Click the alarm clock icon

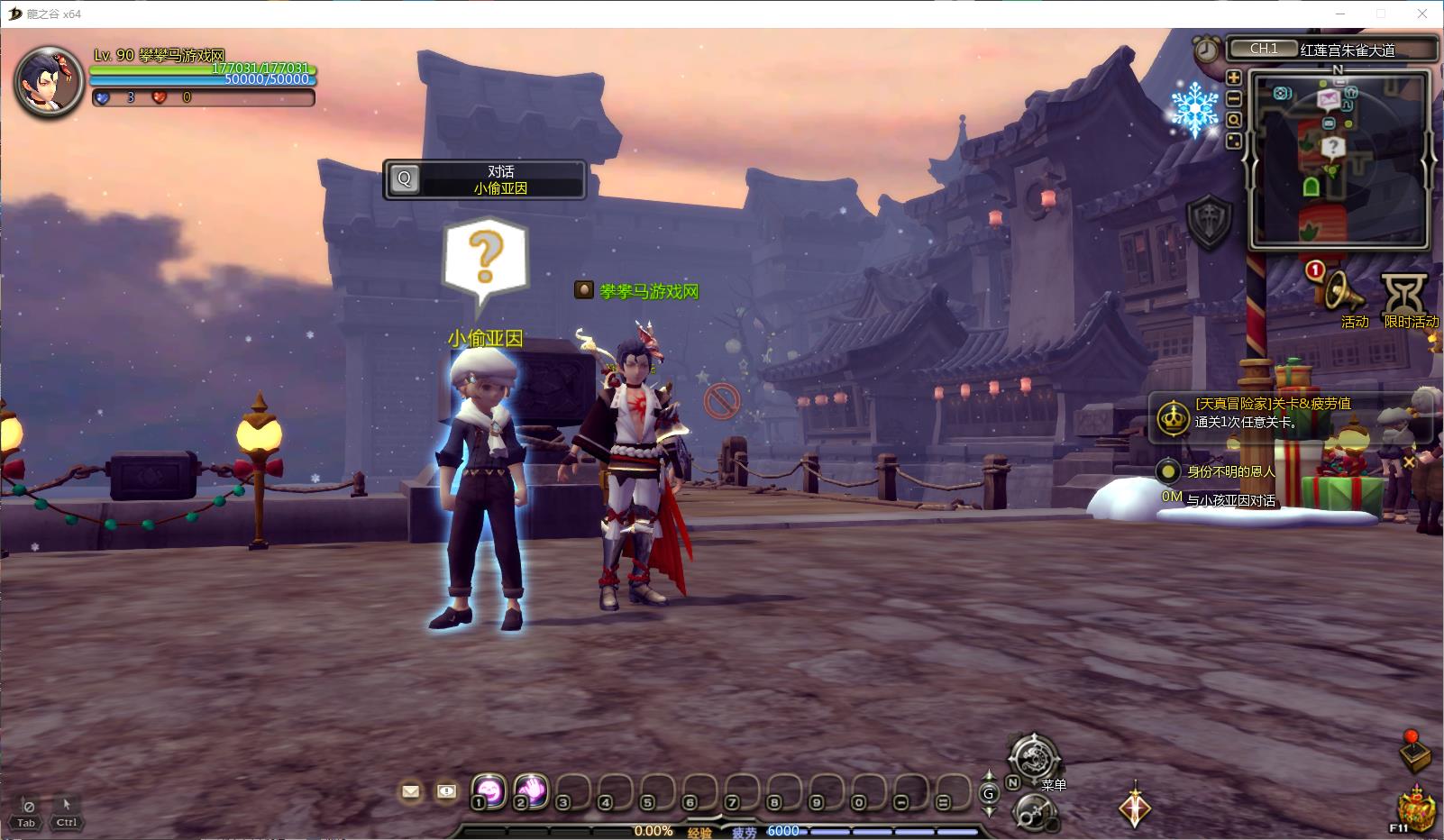pyautogui.click(x=1206, y=50)
